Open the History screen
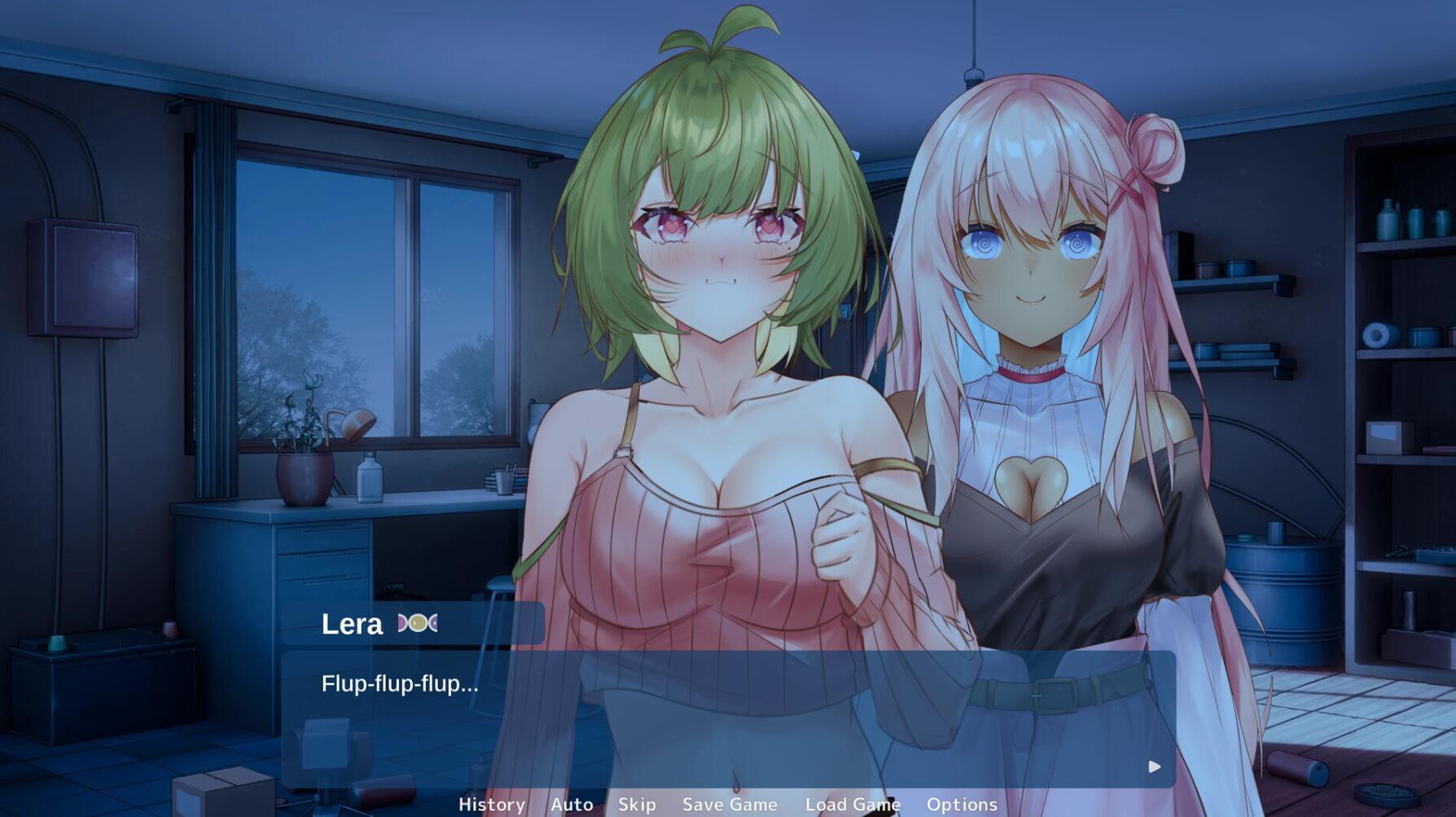1456x817 pixels. [x=491, y=804]
